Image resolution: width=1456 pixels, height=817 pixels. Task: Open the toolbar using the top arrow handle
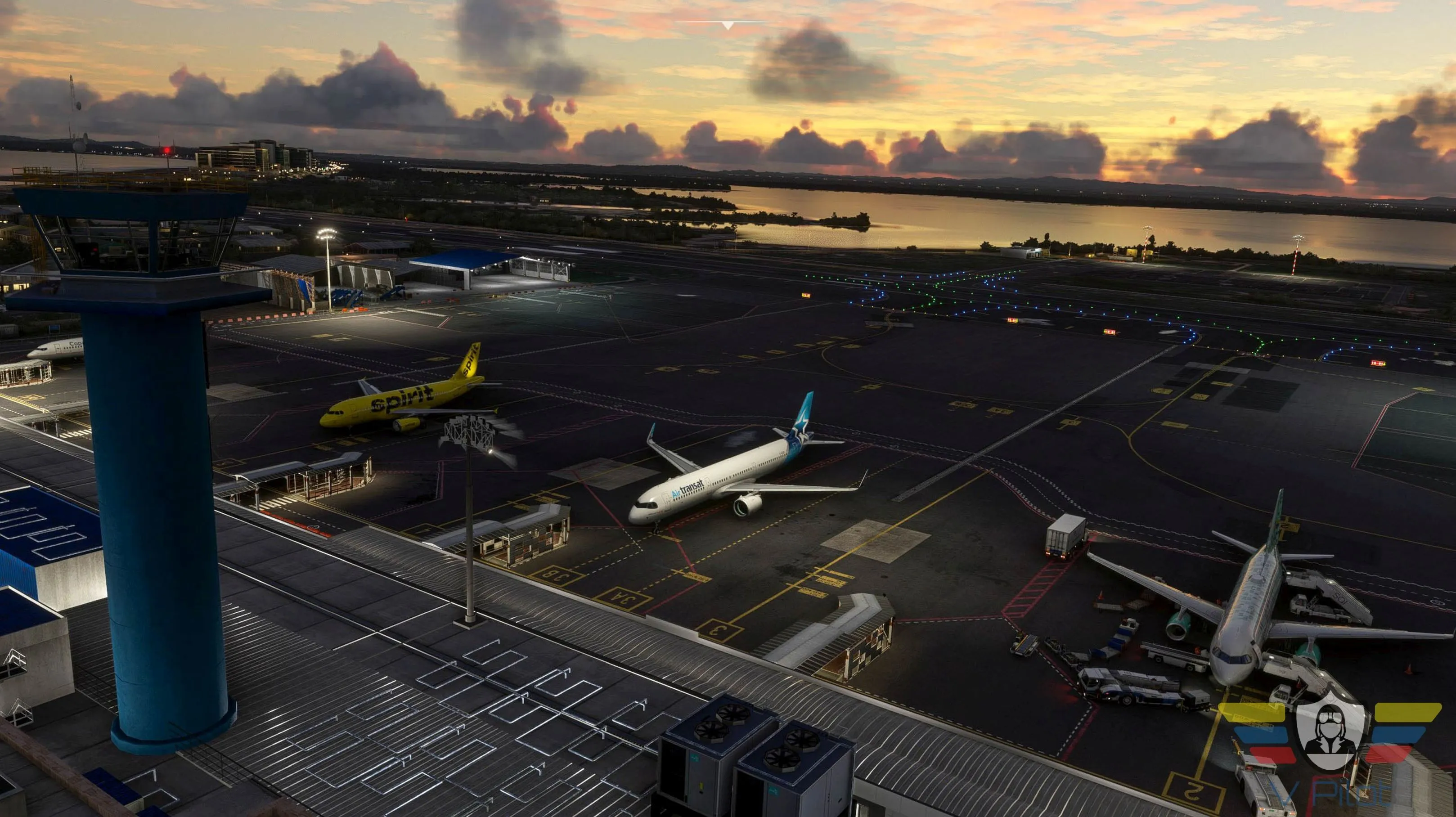pos(728,25)
